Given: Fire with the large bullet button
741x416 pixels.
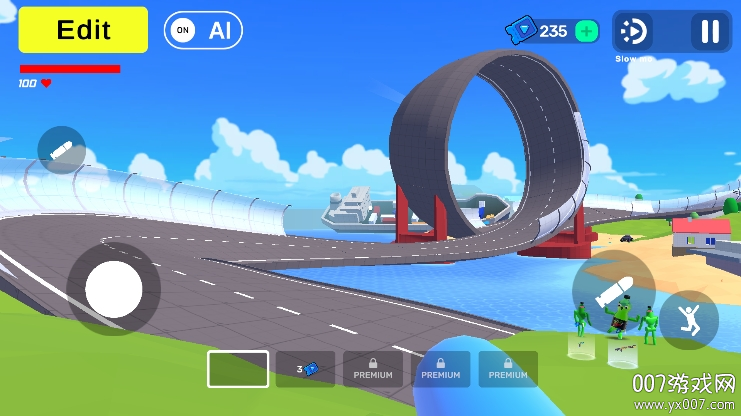Looking at the screenshot, I should click(x=613, y=292).
